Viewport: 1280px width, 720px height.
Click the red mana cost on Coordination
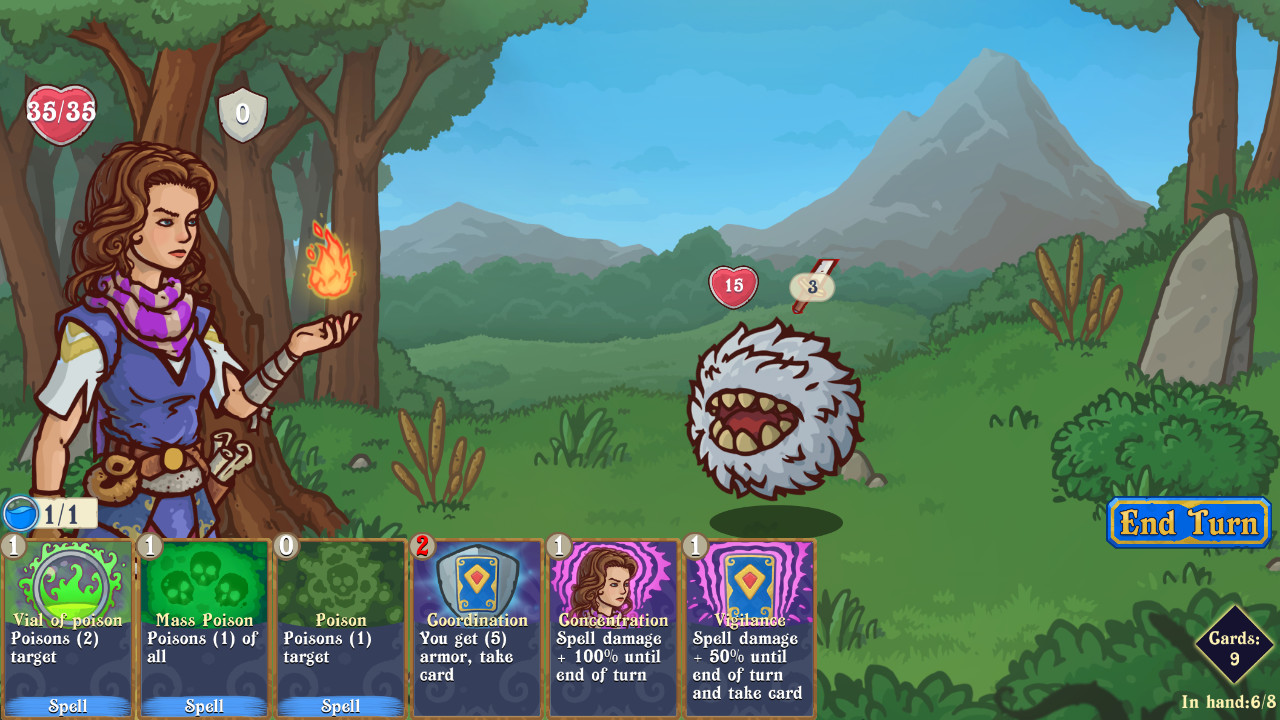coord(420,546)
